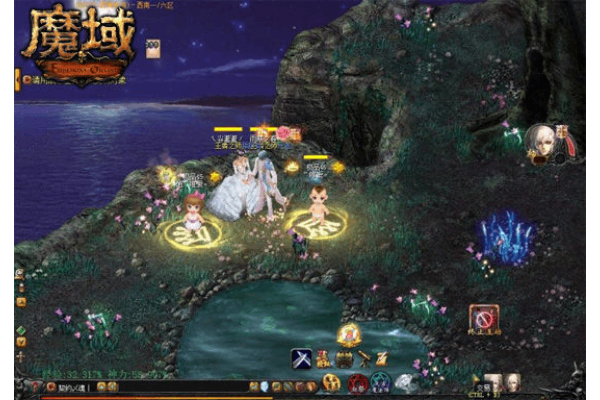This screenshot has width=600, height=400.
Task: Click the telescope icon on the toolbar
Action: pyautogui.click(x=363, y=358)
